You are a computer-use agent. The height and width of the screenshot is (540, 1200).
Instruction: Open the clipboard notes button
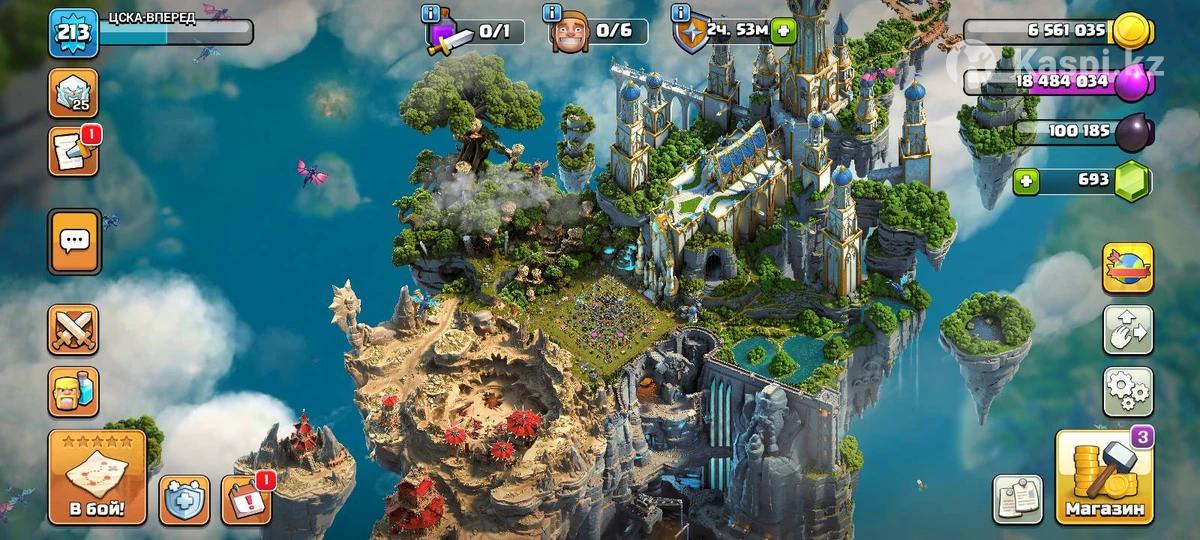(1017, 499)
